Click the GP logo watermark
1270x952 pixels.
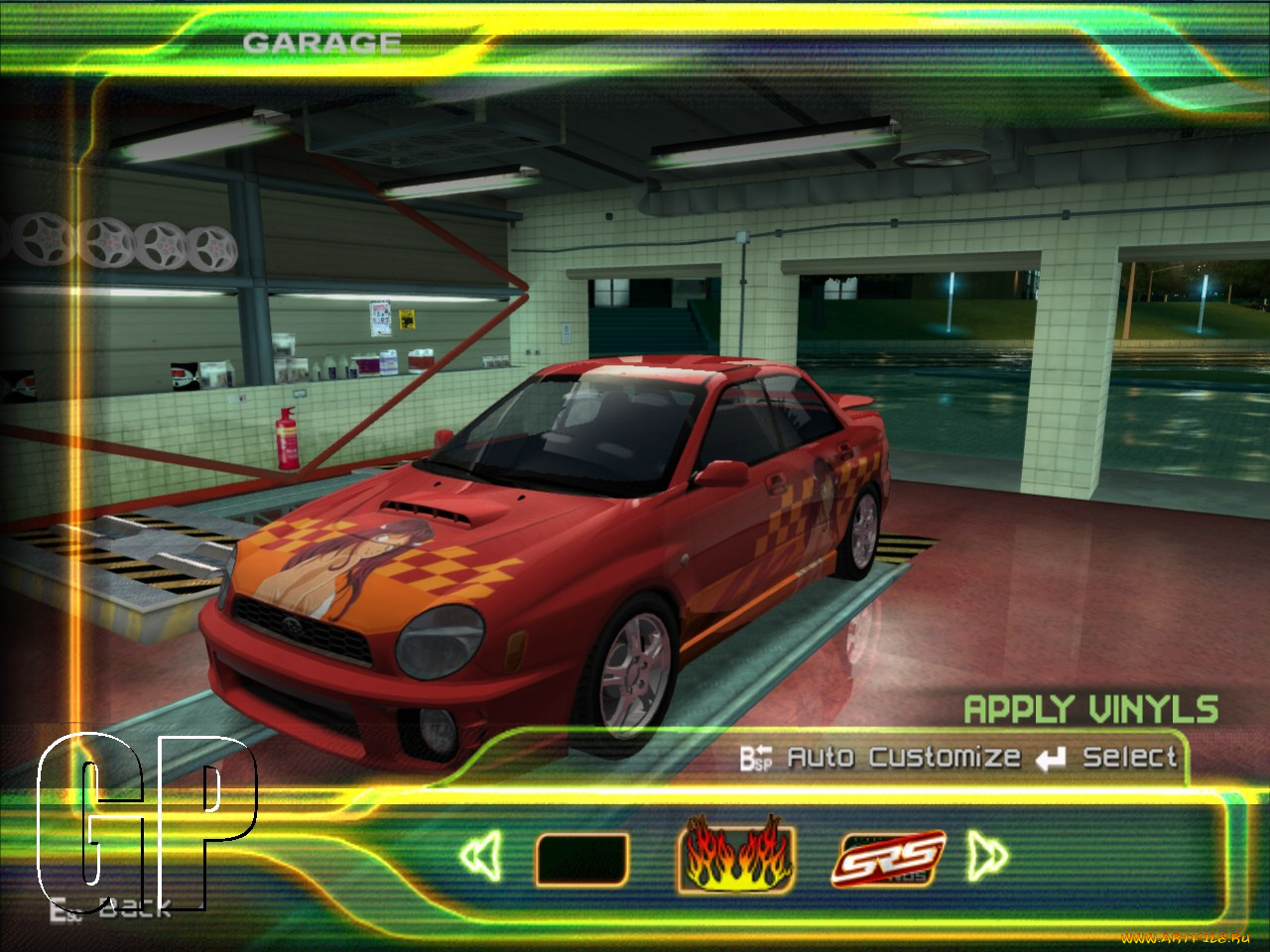[149, 823]
